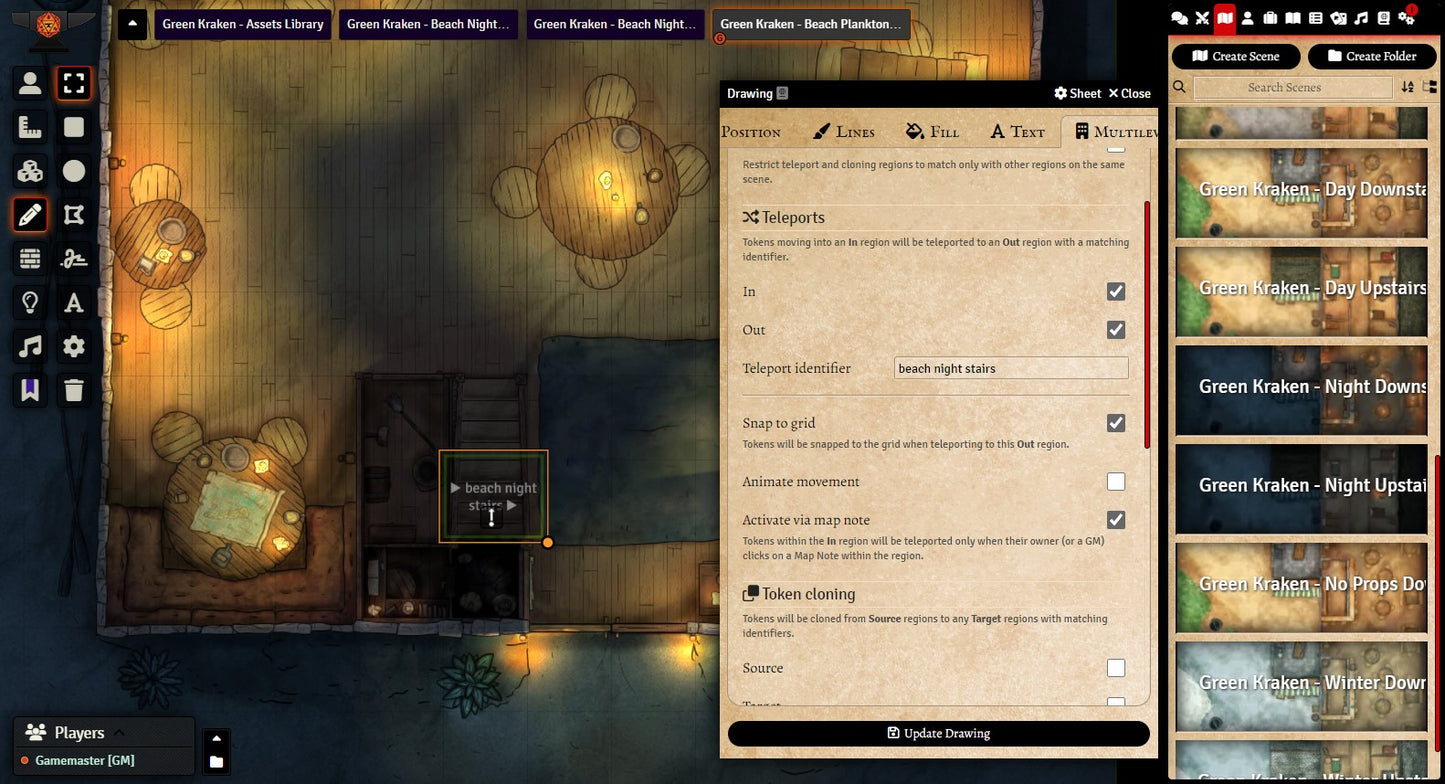Switch to the Lines tab
The height and width of the screenshot is (784, 1445).
coord(843,131)
